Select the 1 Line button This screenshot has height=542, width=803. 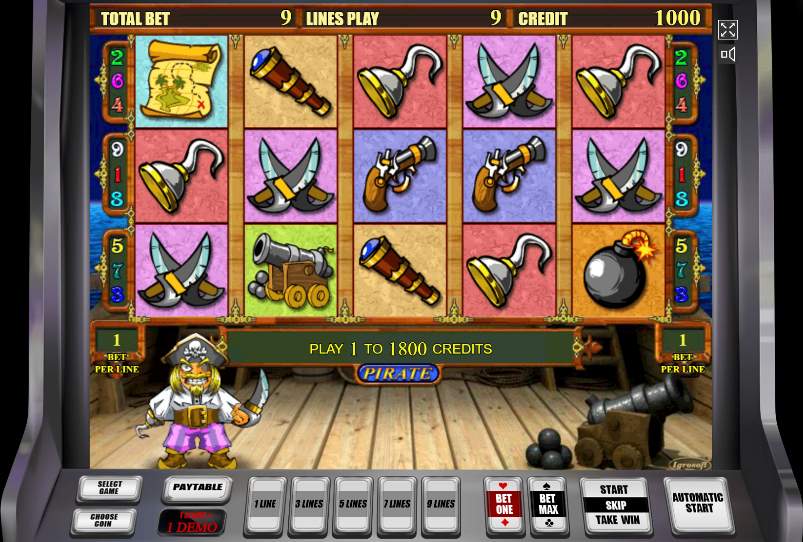[x=265, y=504]
